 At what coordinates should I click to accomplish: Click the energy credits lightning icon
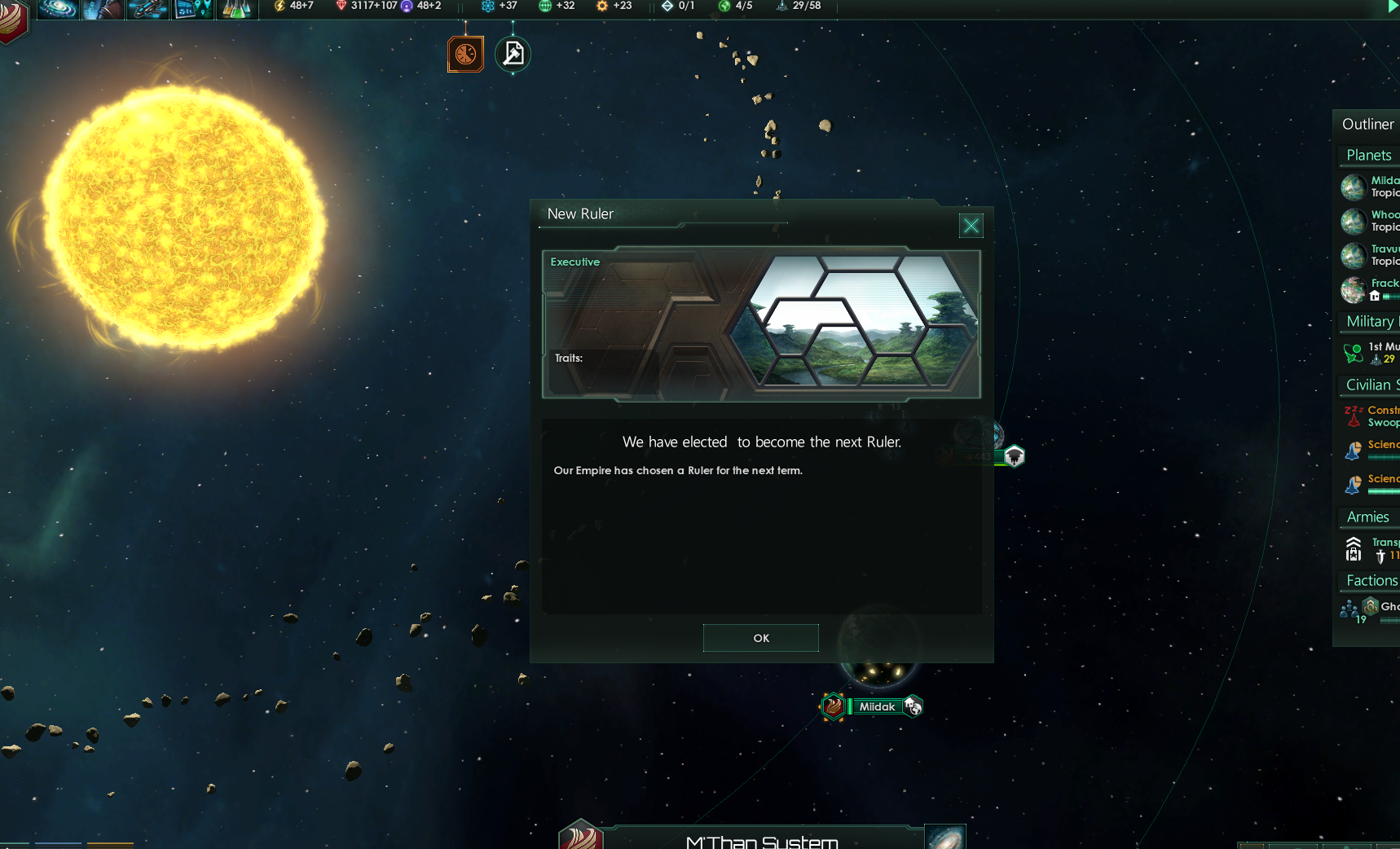click(279, 7)
